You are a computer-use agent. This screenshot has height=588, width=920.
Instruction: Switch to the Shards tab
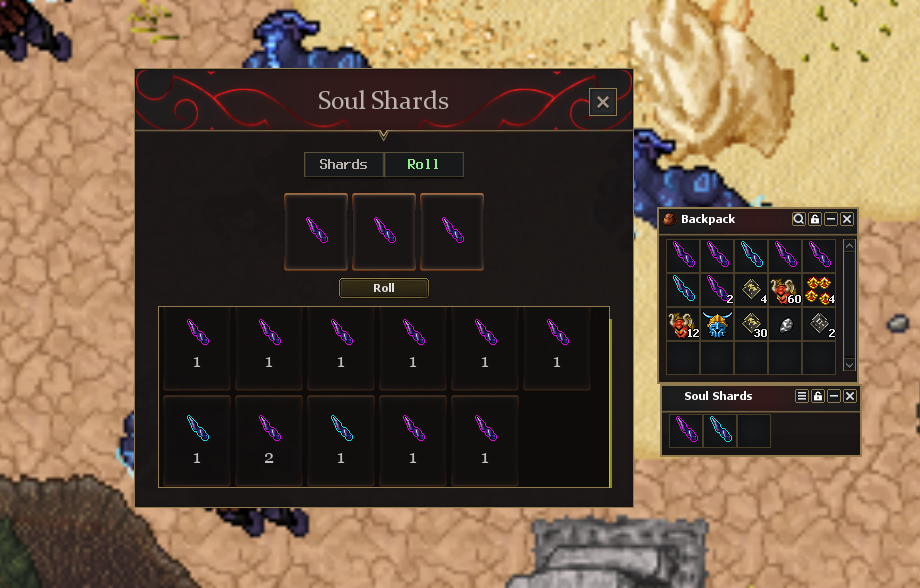click(x=343, y=165)
